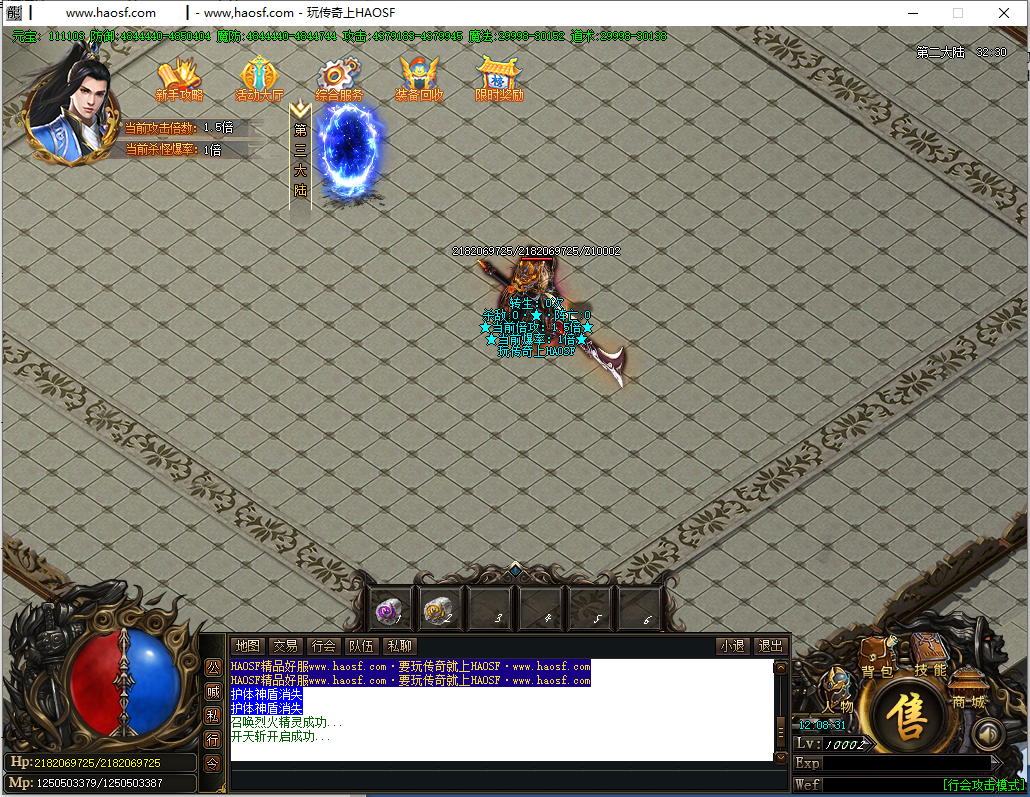Open the 限时奖励 timed rewards
1030x797 pixels.
point(499,79)
